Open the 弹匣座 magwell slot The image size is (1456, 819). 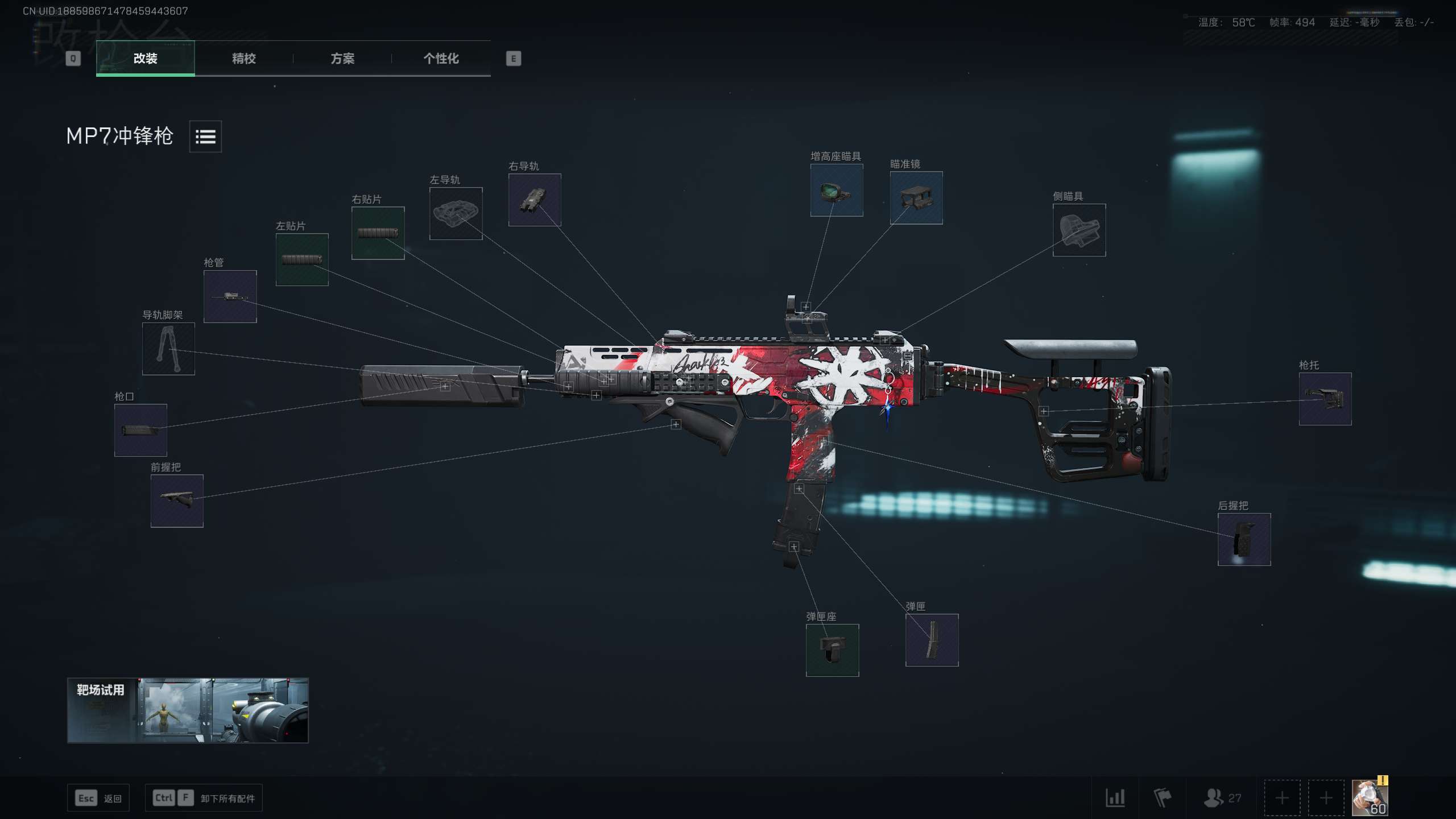pos(832,650)
